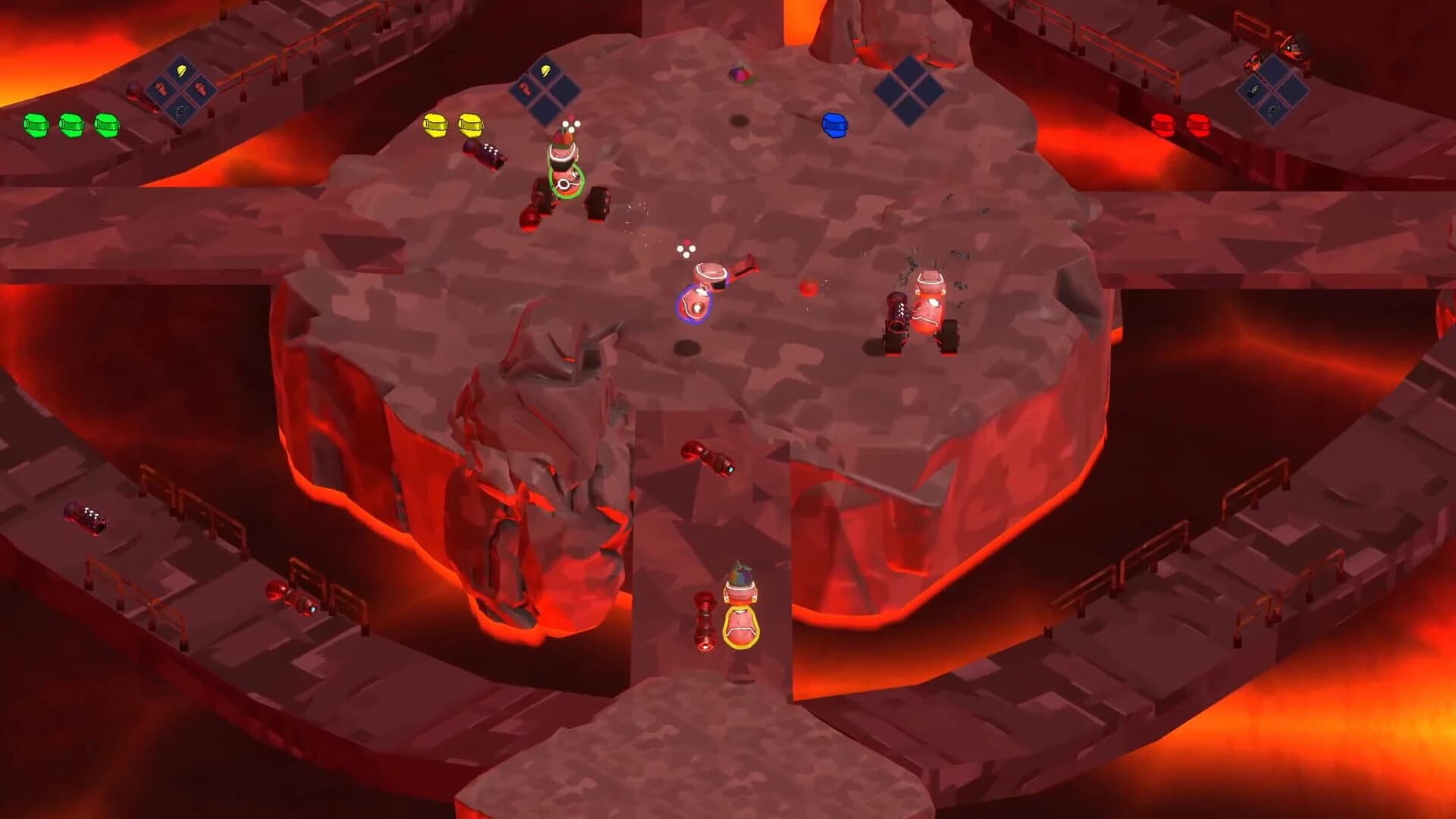Click the red fist icon in the top-left item grid
Image resolution: width=1456 pixels, height=819 pixels.
click(x=200, y=89)
